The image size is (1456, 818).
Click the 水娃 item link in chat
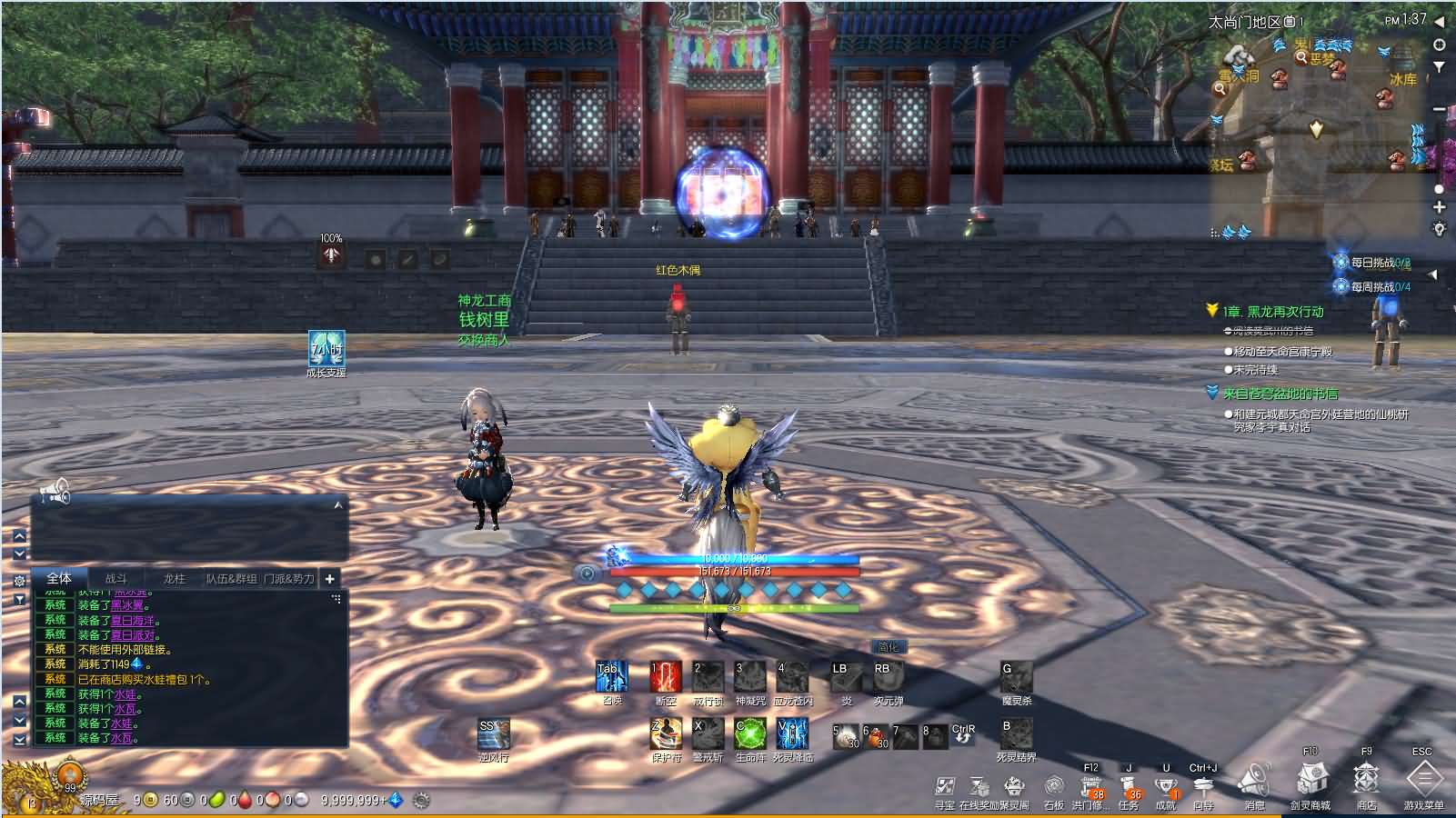(x=125, y=695)
